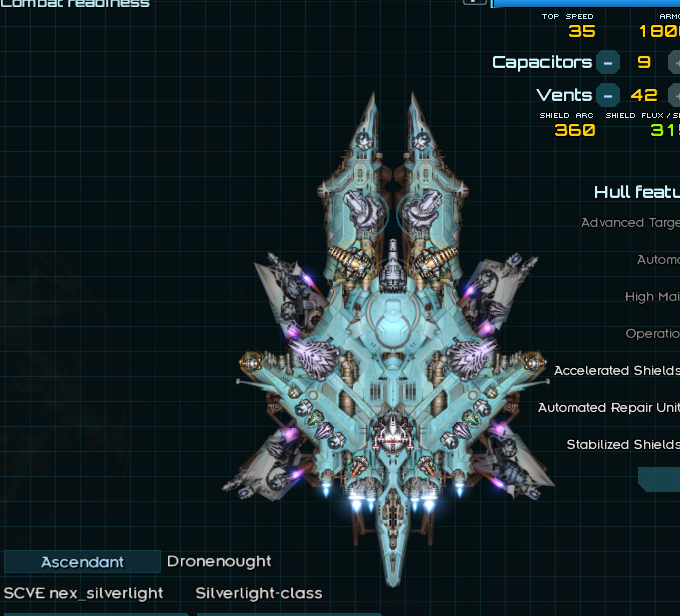Increase the Capacitors count
This screenshot has height=616, width=680.
[674, 62]
